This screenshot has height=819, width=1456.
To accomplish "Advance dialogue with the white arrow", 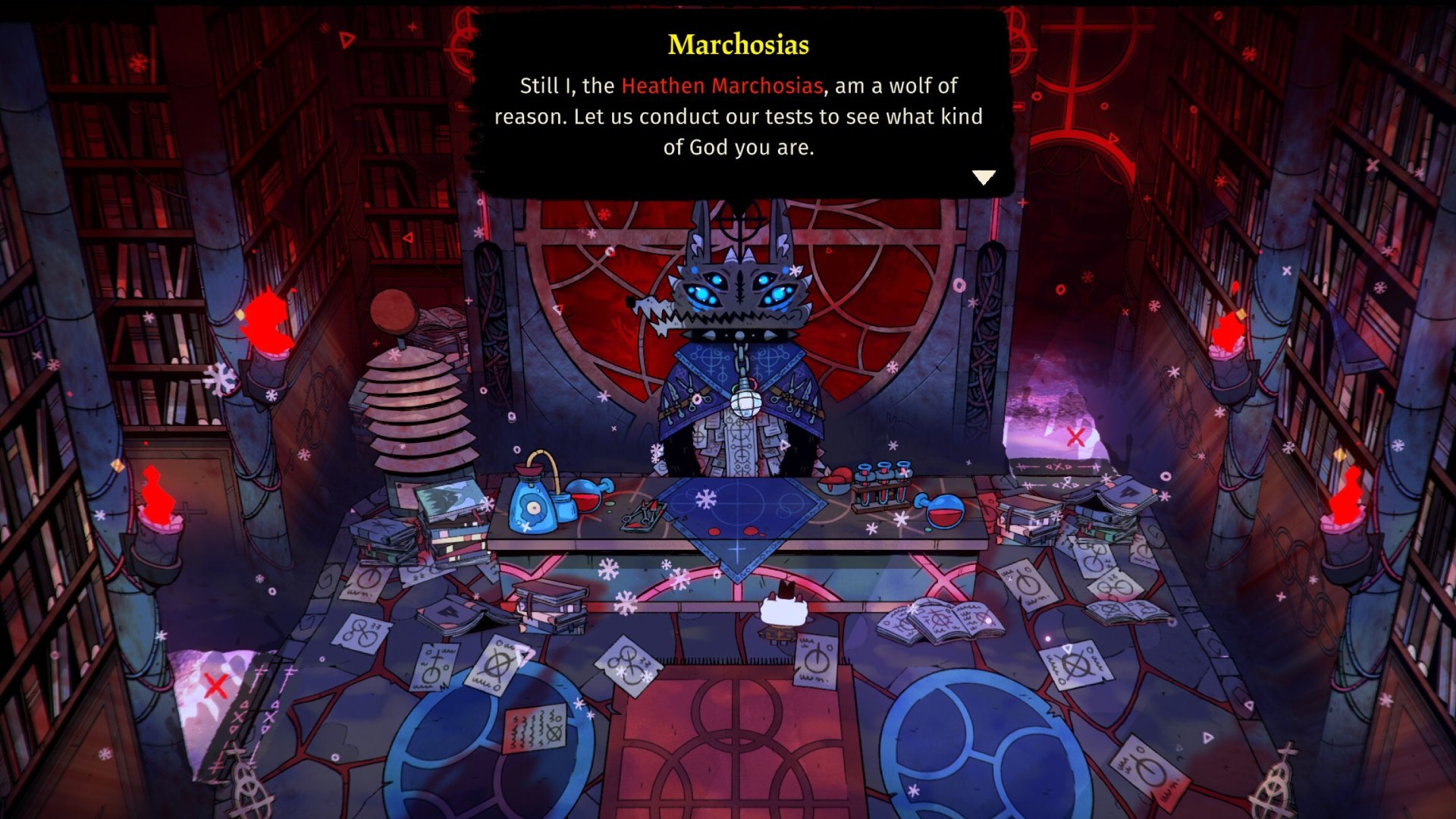I will tap(984, 177).
